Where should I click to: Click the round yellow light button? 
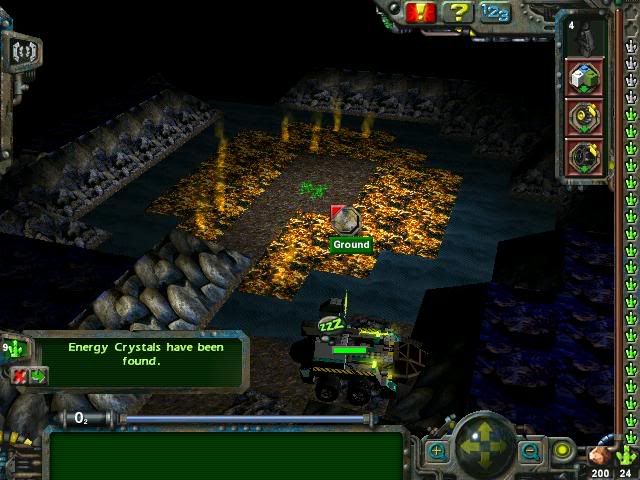(x=563, y=451)
